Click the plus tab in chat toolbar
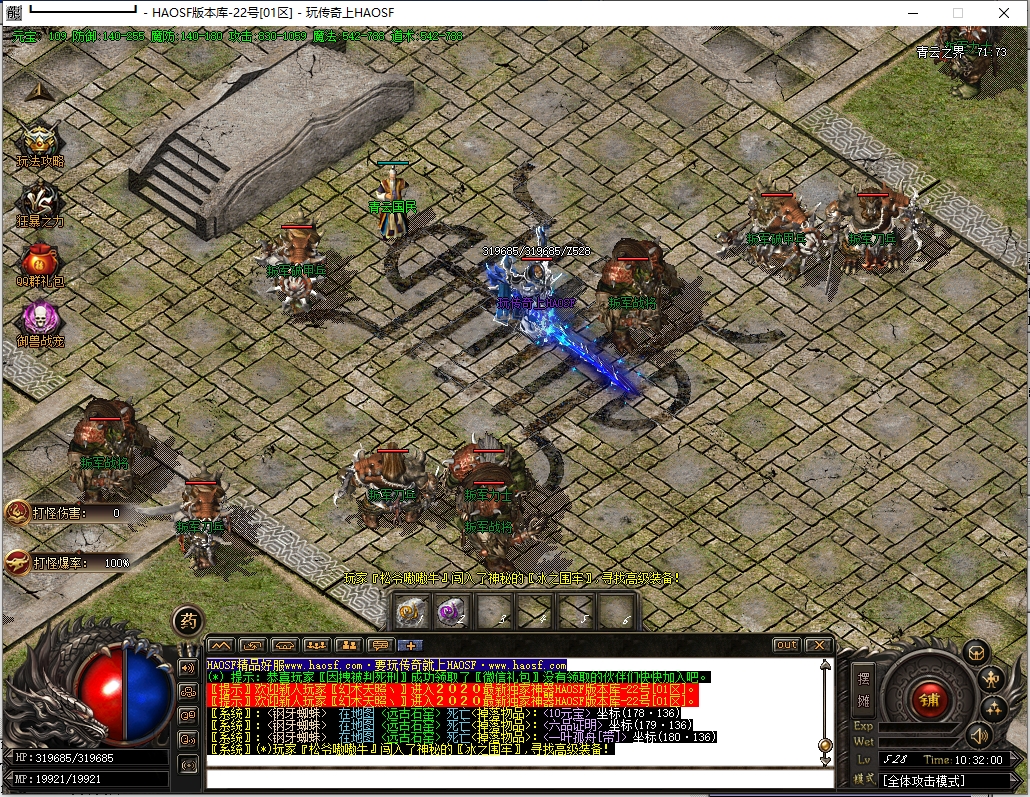This screenshot has width=1030, height=797. [411, 645]
